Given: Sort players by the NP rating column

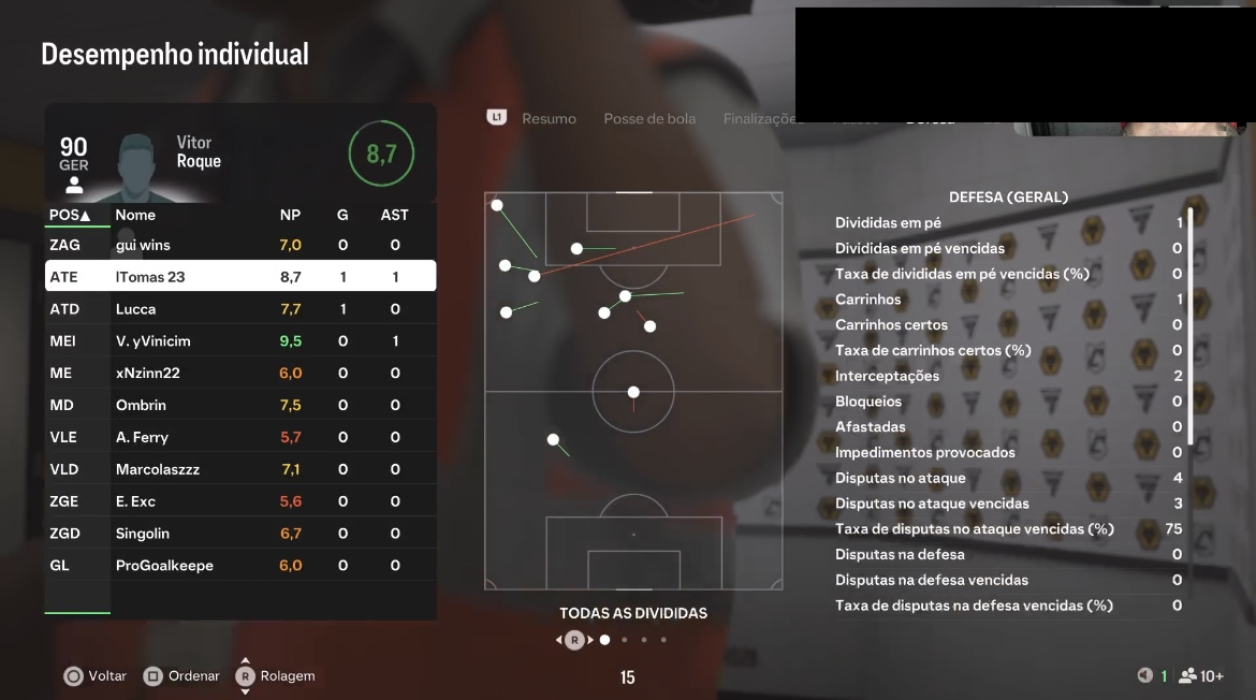Looking at the screenshot, I should pyautogui.click(x=290, y=215).
